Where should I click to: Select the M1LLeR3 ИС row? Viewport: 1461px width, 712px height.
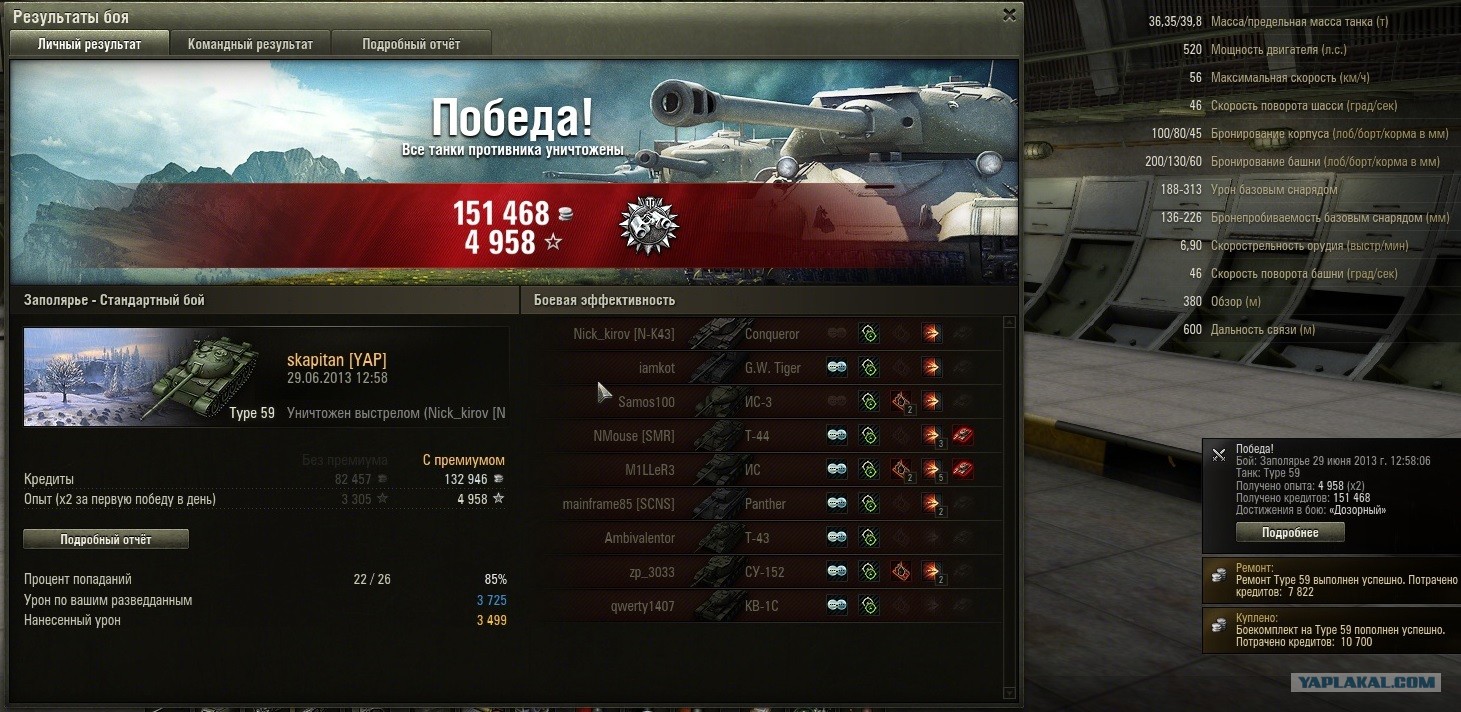[x=760, y=470]
